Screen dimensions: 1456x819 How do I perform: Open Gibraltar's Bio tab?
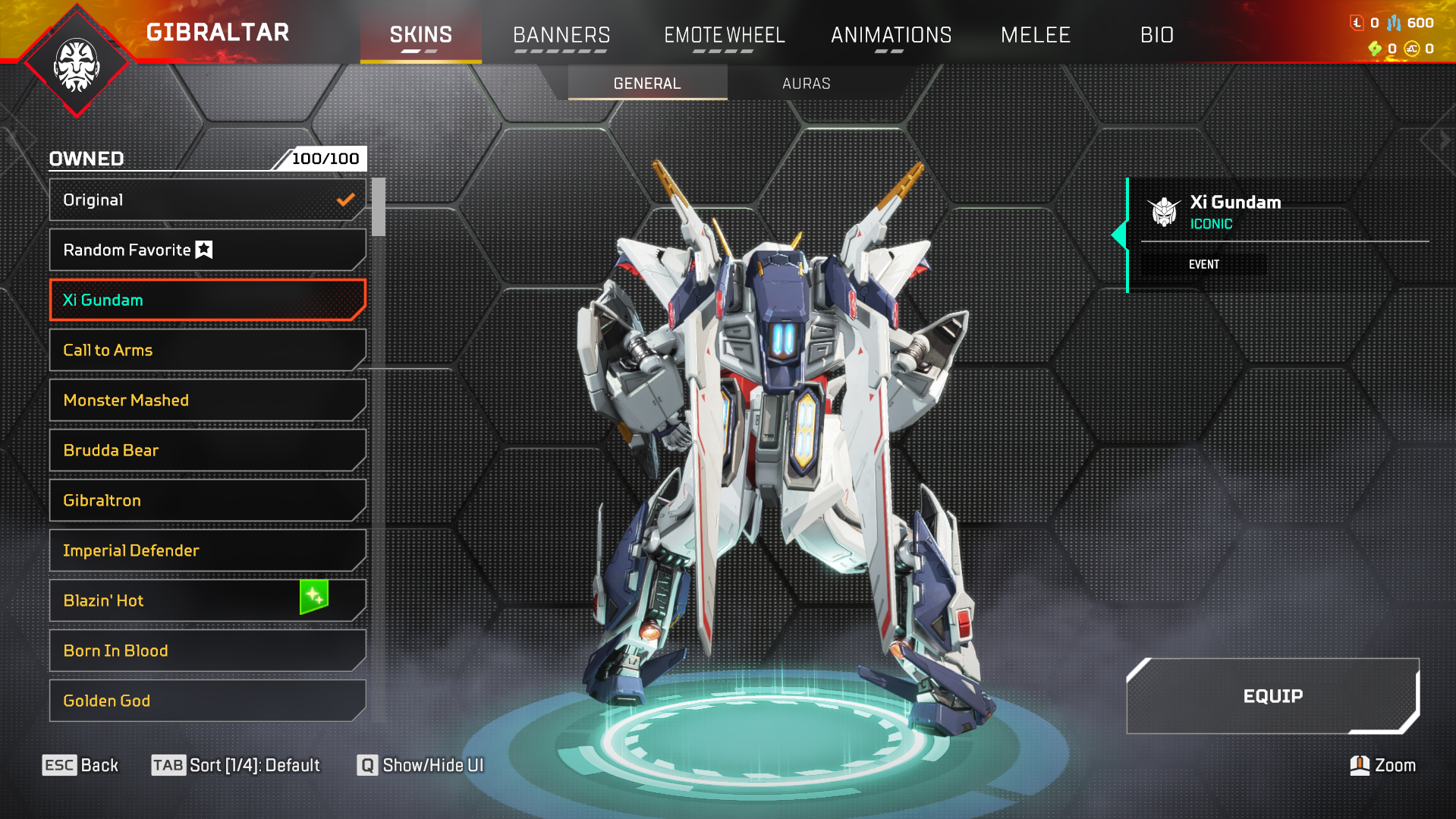tap(1156, 35)
